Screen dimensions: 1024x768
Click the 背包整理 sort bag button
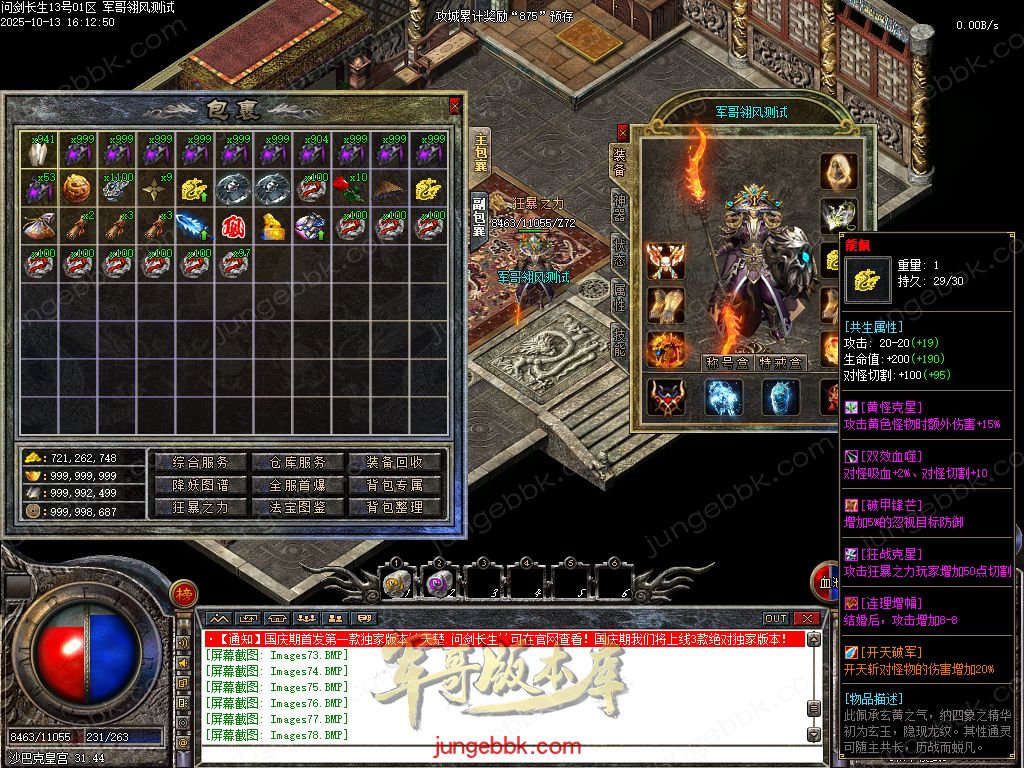coord(394,507)
